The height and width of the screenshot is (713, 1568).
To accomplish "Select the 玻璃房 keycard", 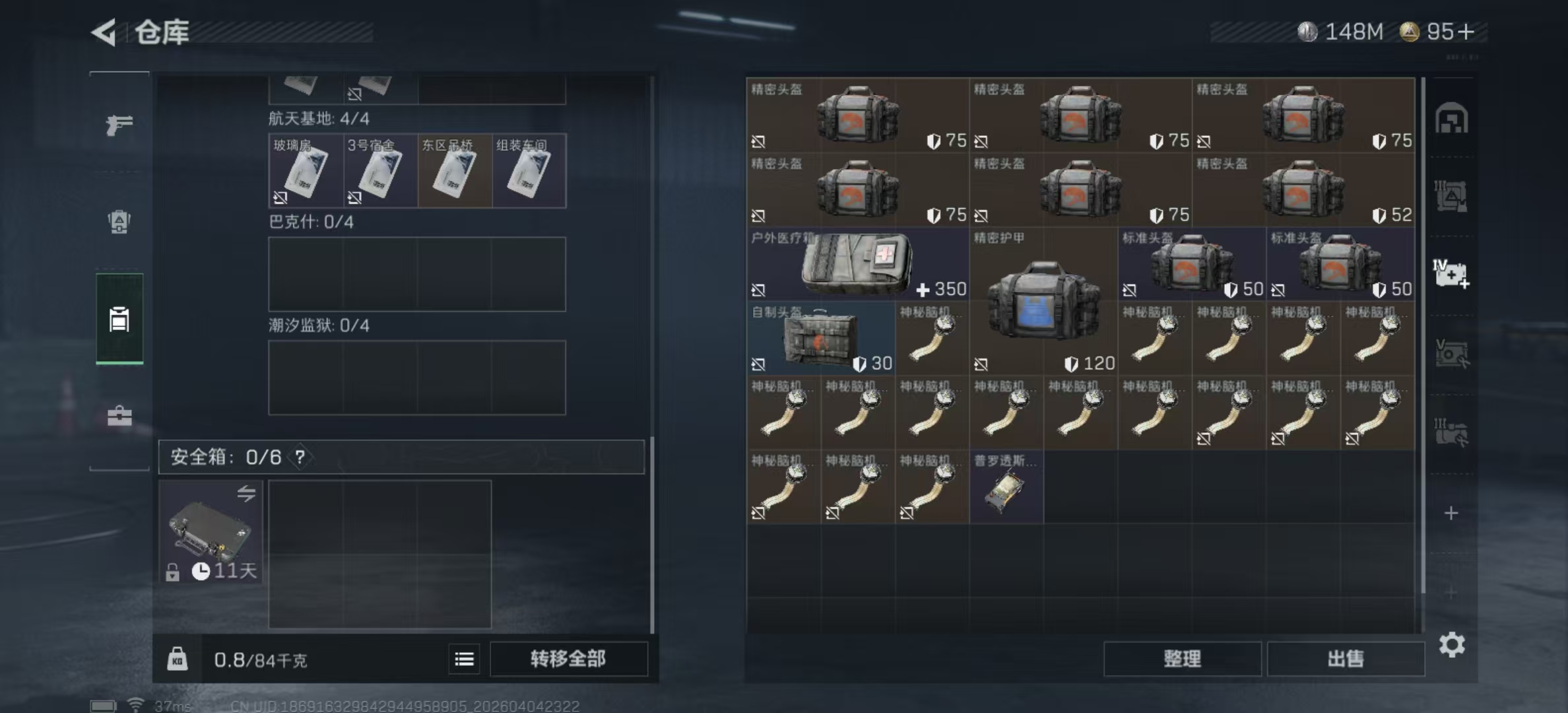I will tap(306, 171).
